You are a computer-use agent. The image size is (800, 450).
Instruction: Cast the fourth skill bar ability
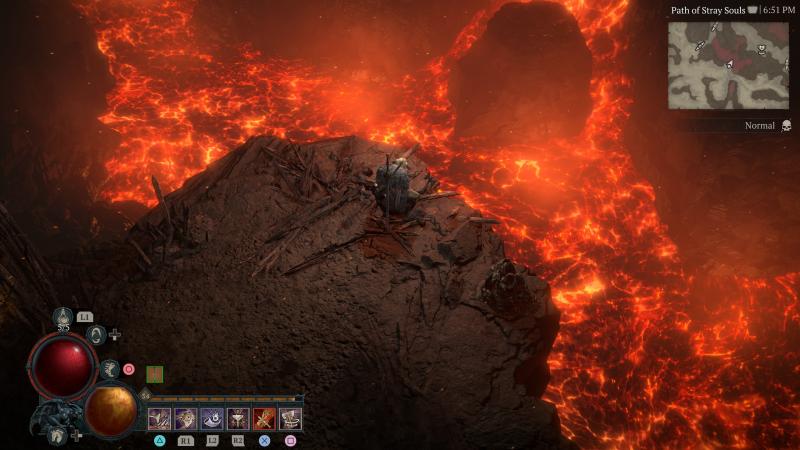coord(238,419)
